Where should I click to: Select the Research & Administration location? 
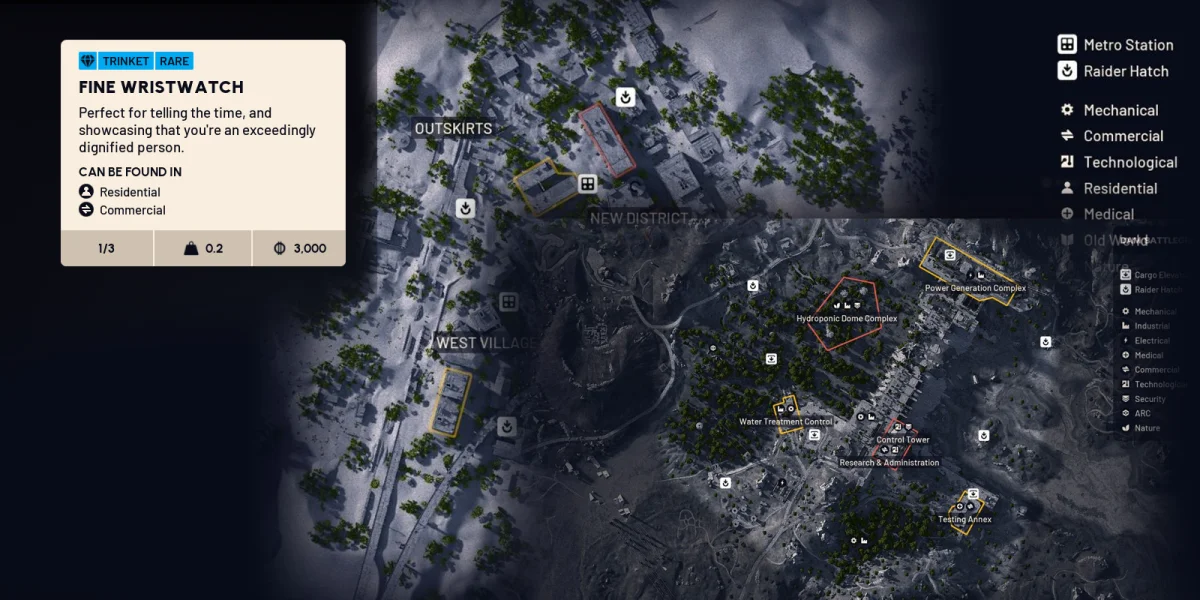point(889,463)
